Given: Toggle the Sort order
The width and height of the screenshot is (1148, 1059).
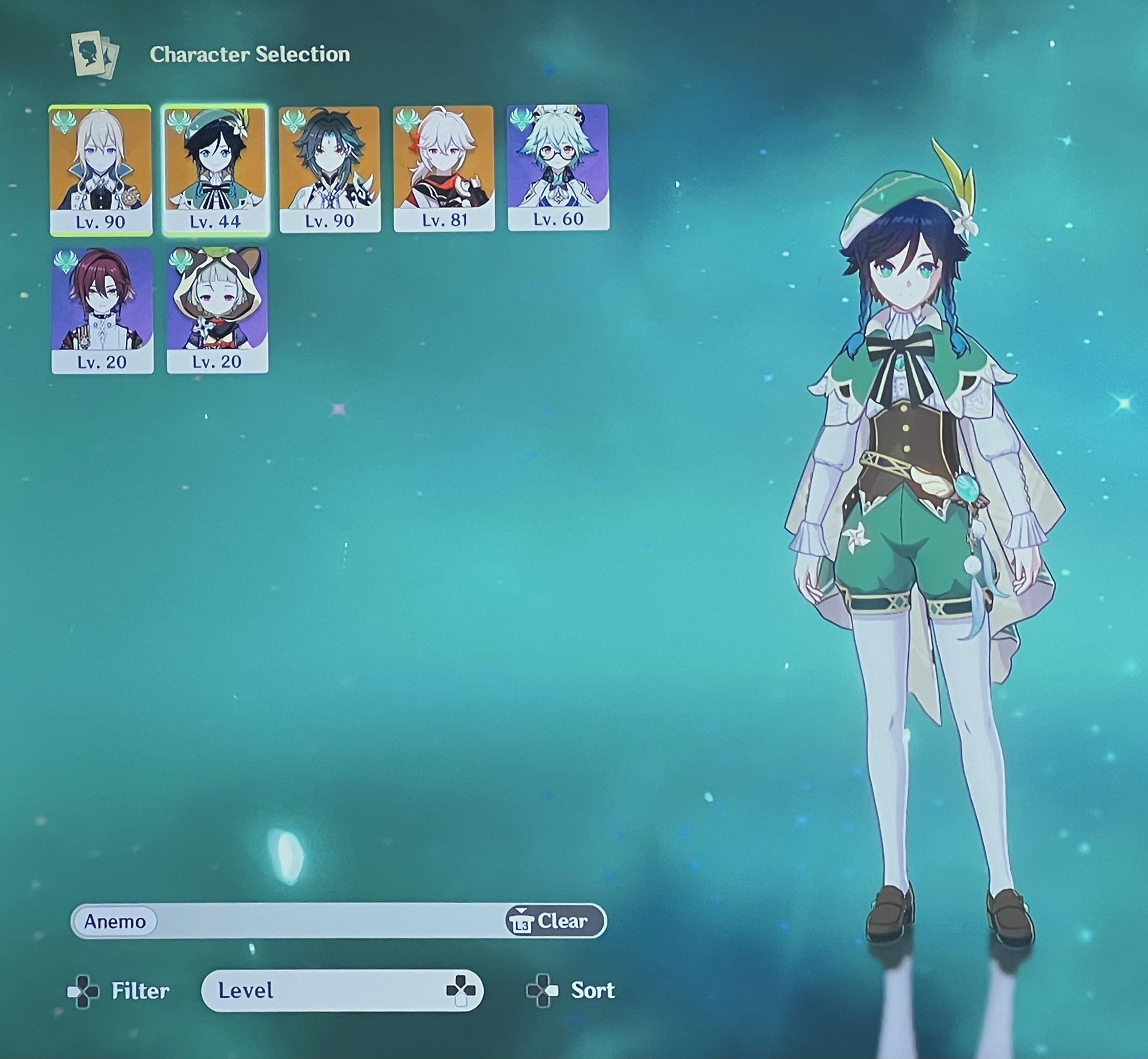Looking at the screenshot, I should [x=571, y=990].
